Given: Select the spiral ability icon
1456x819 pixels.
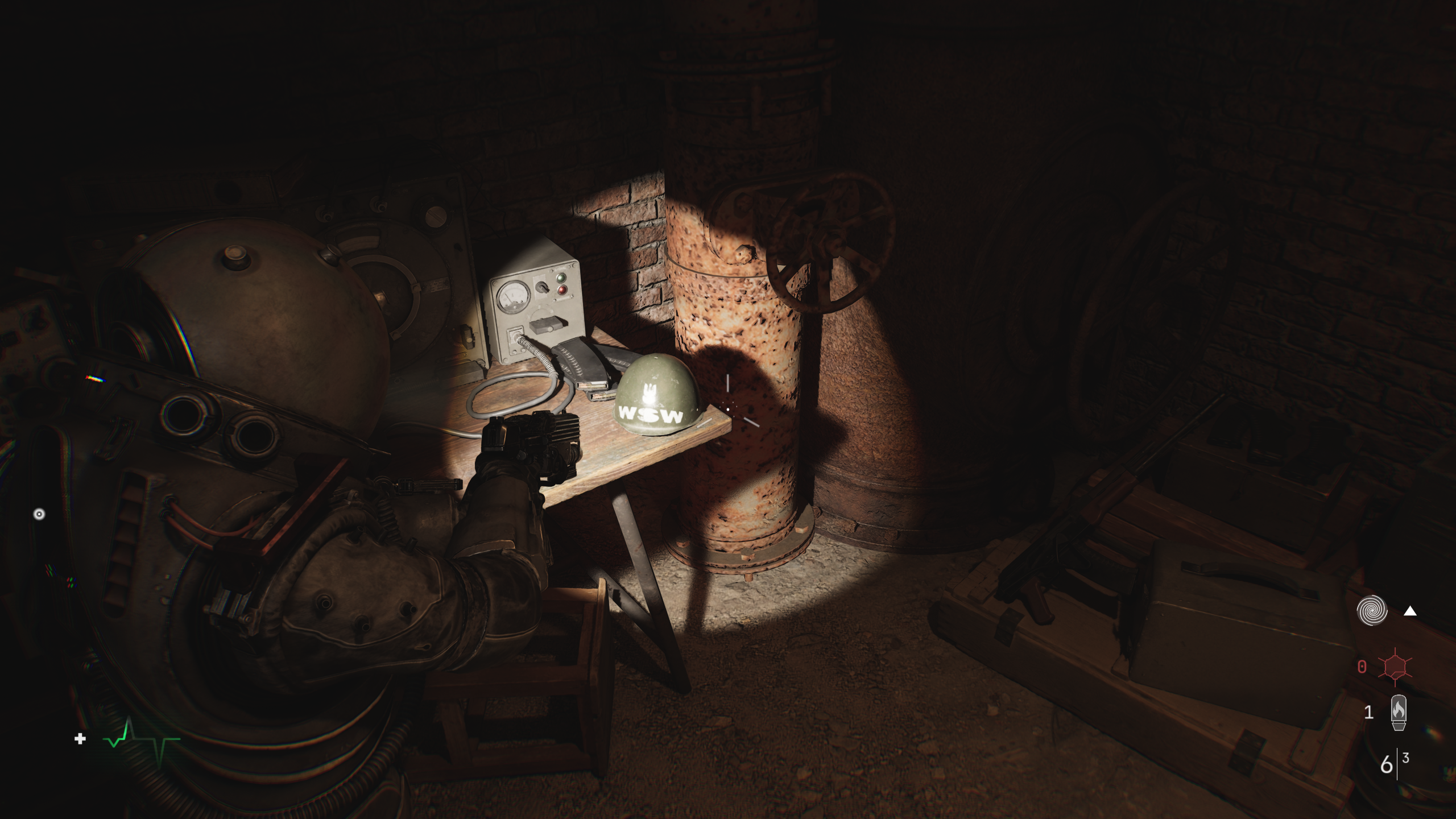Looking at the screenshot, I should point(1372,610).
